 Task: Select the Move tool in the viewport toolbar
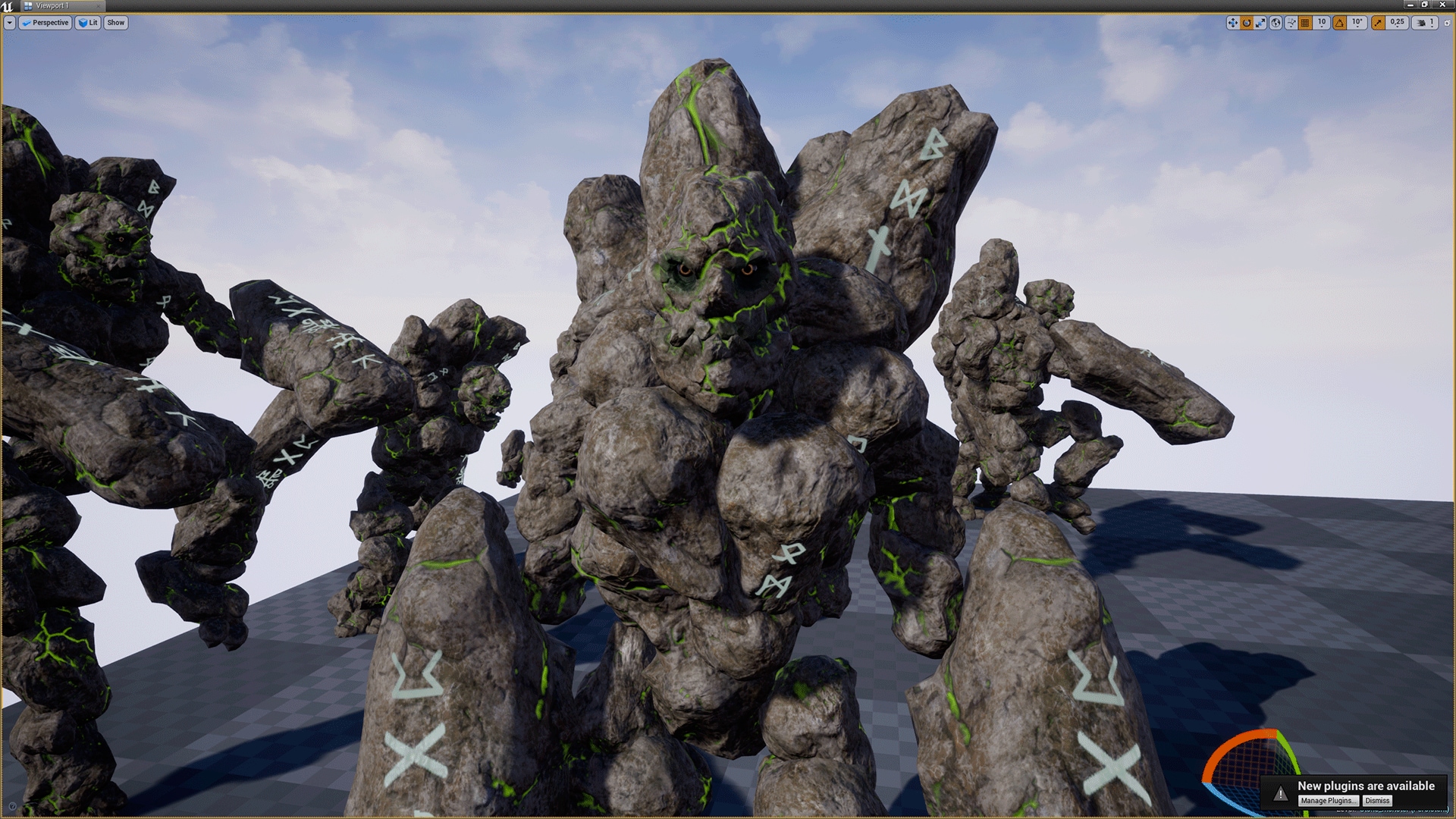coord(1233,23)
